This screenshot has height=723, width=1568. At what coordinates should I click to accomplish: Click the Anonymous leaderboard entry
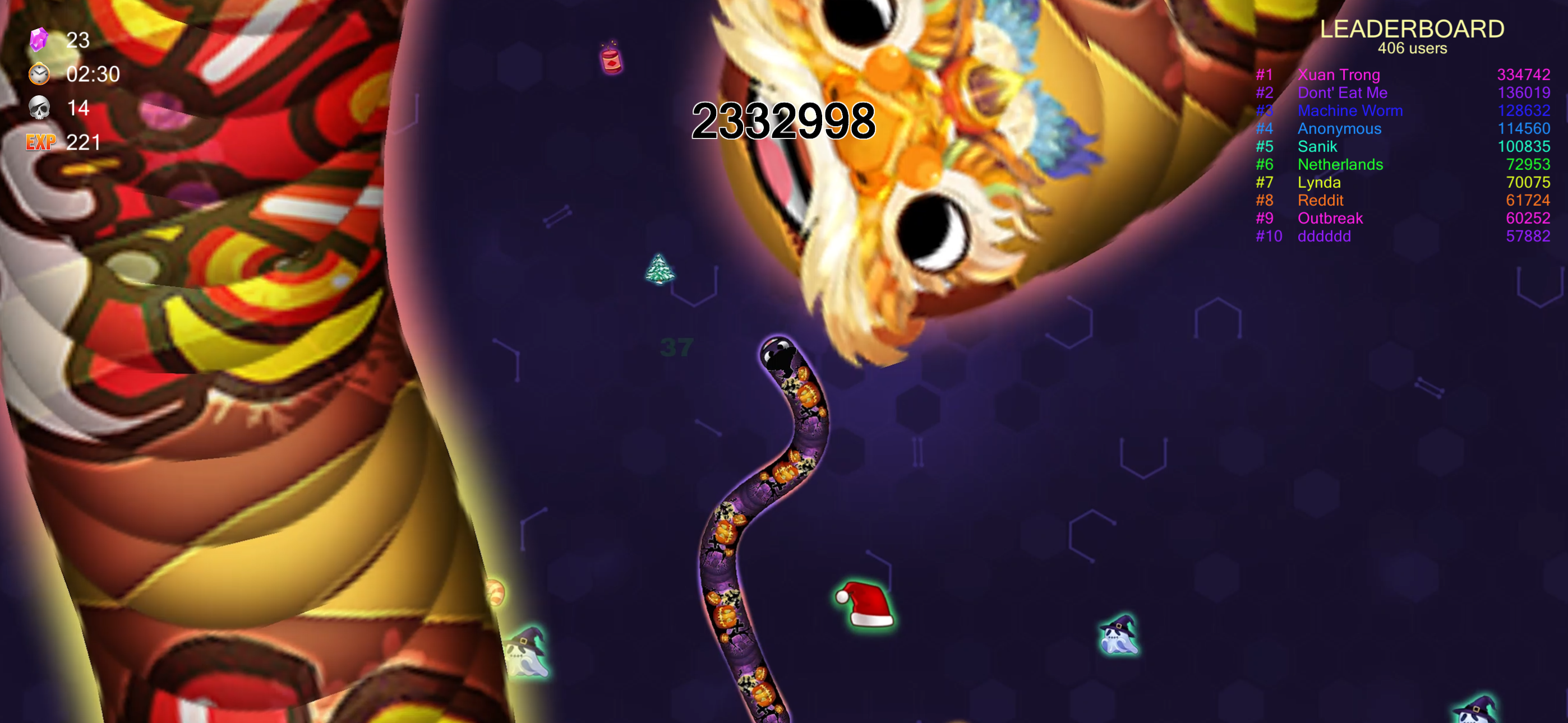click(1339, 128)
